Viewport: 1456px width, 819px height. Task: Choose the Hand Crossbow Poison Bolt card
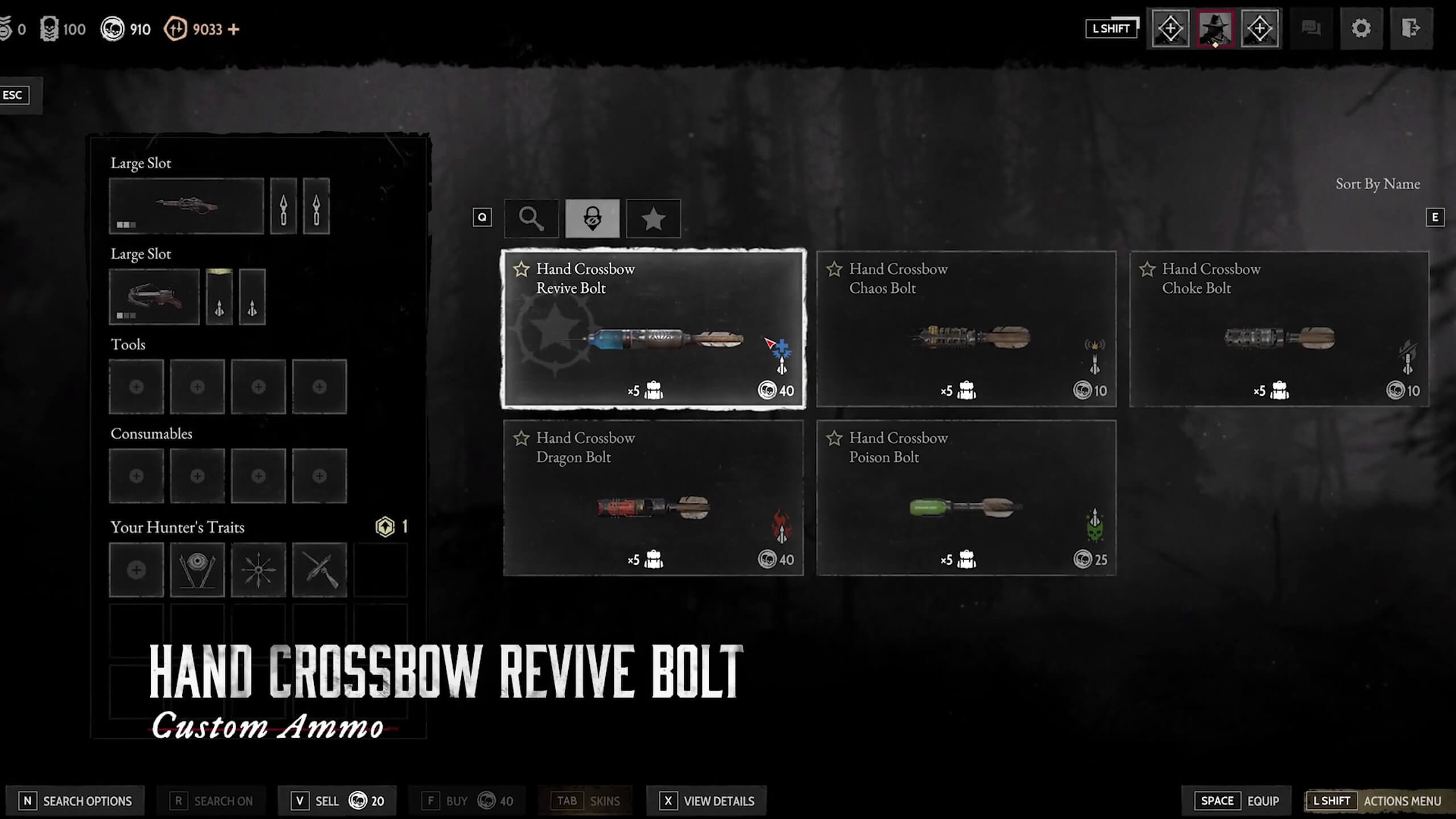coord(966,498)
